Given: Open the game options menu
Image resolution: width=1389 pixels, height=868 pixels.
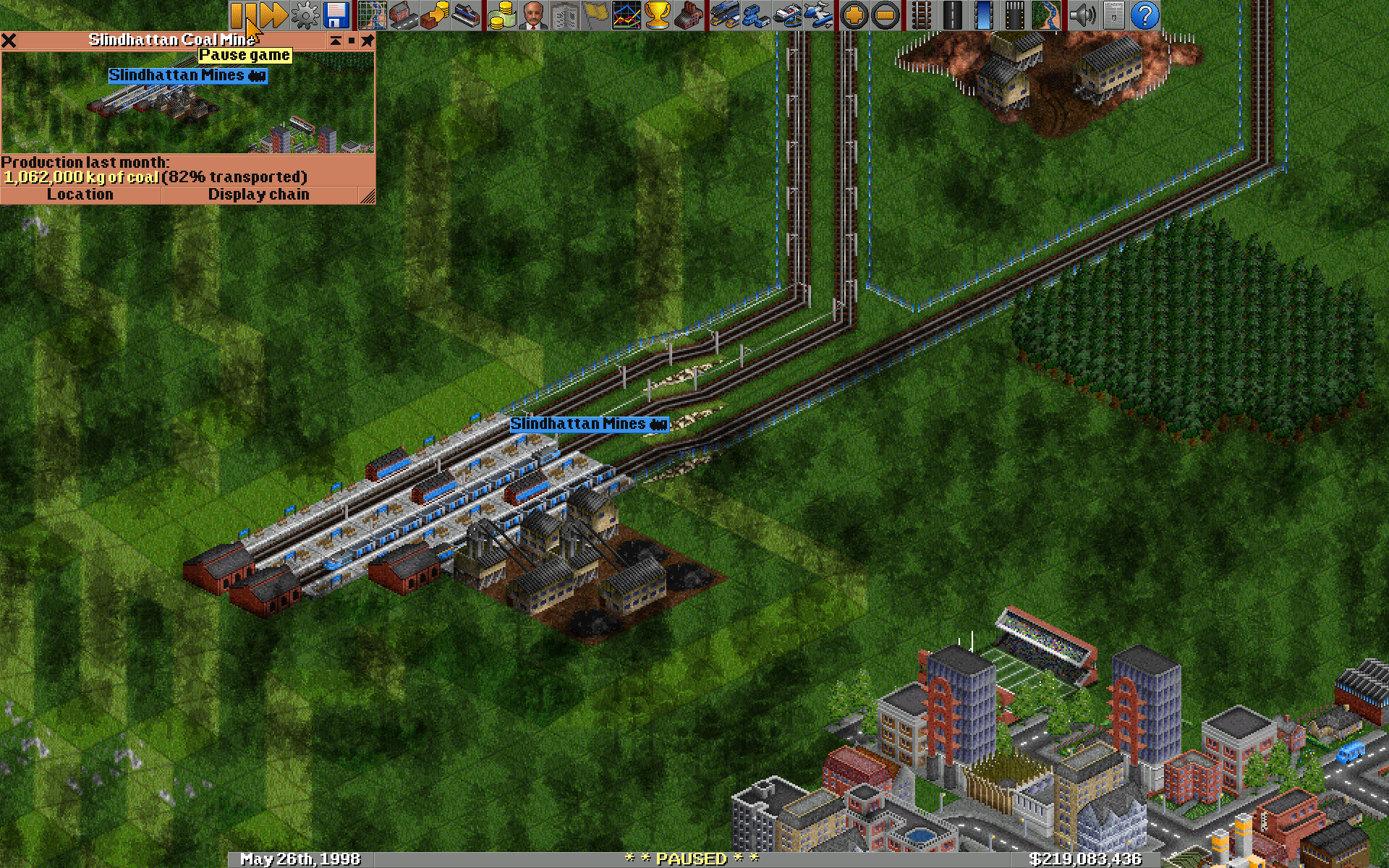Looking at the screenshot, I should (304, 14).
